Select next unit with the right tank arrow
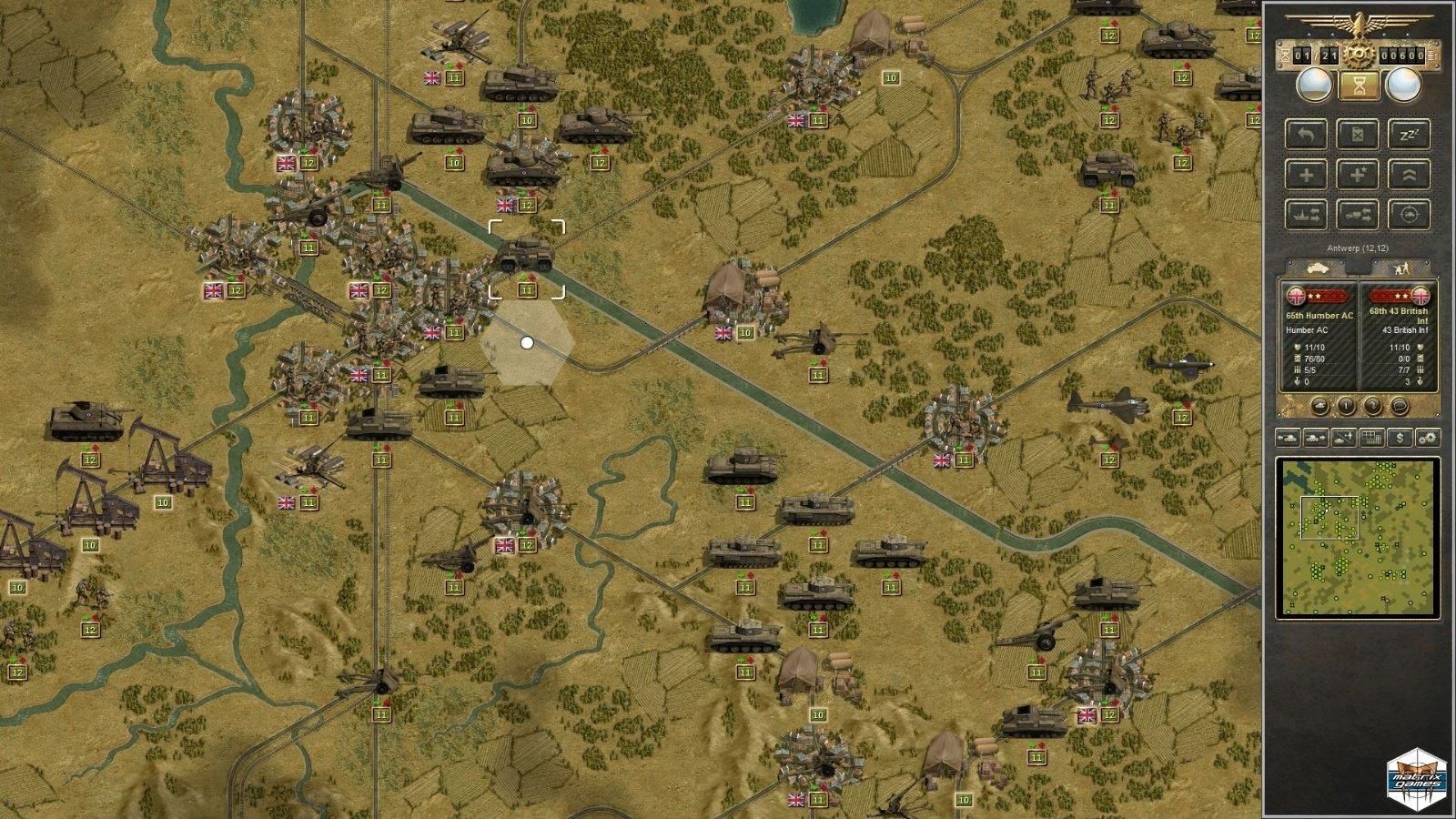The image size is (1456, 819). [x=1315, y=438]
